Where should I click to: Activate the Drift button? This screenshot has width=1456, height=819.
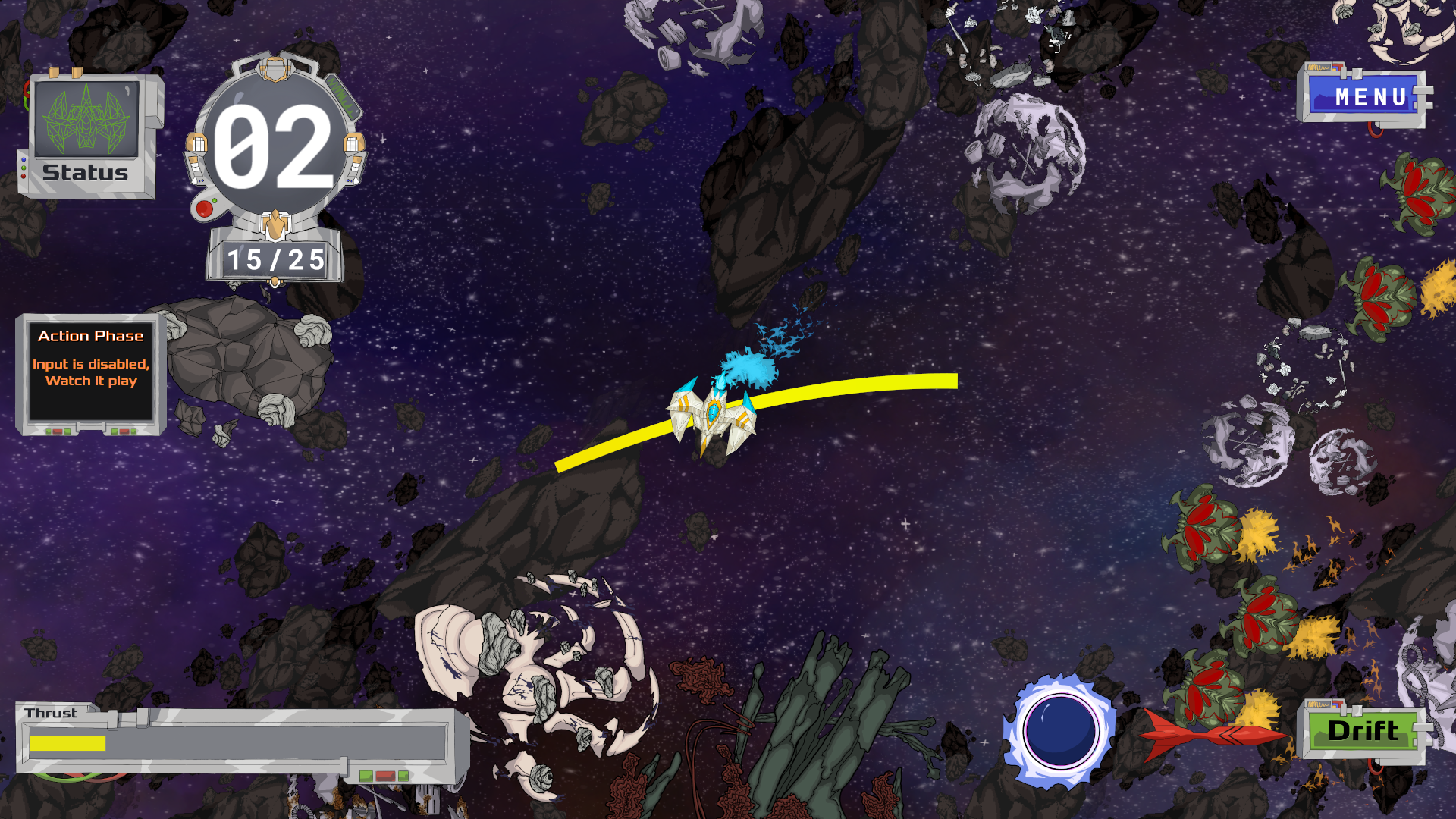[1363, 731]
